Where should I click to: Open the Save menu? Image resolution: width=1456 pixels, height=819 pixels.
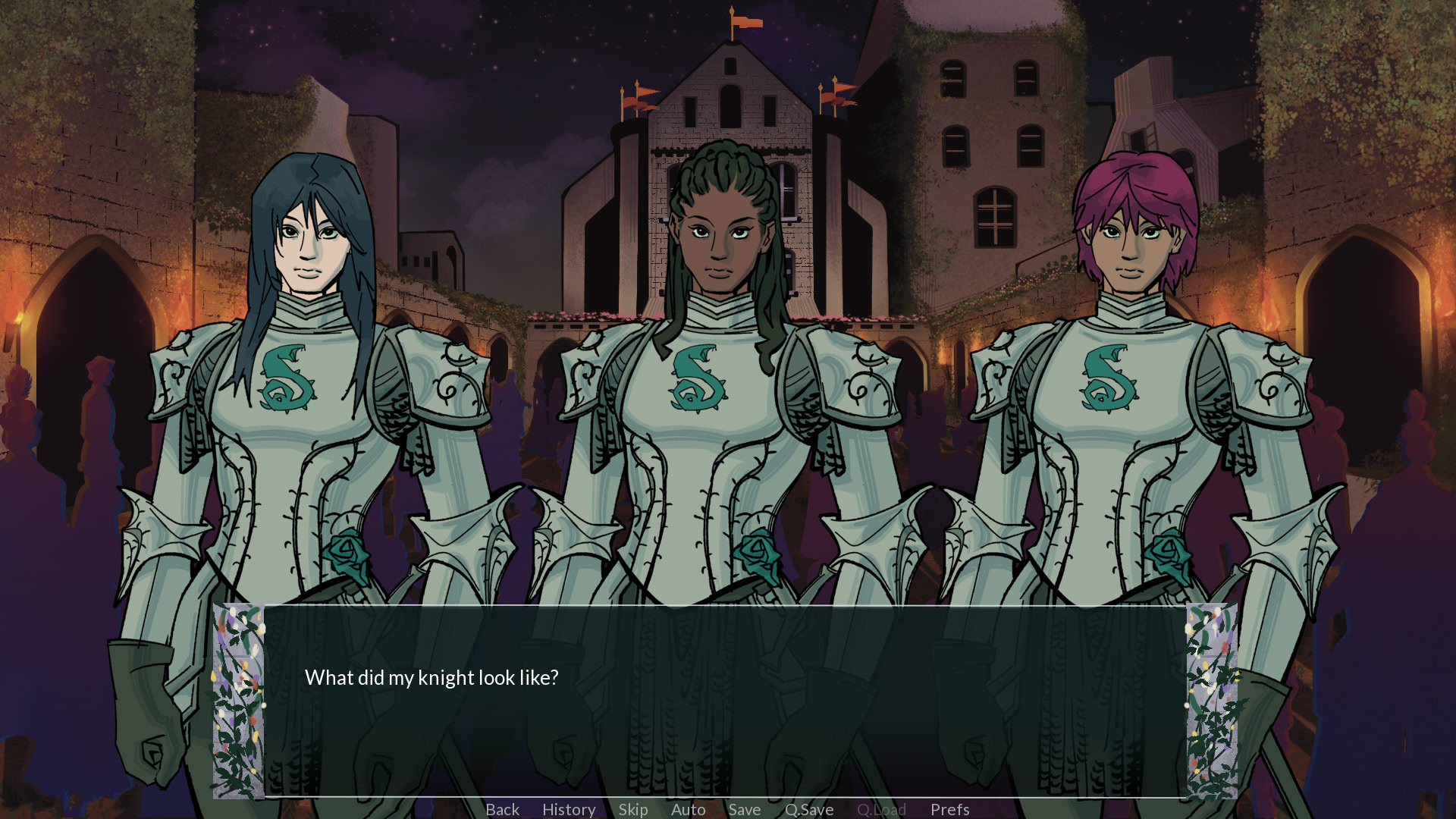coord(745,809)
